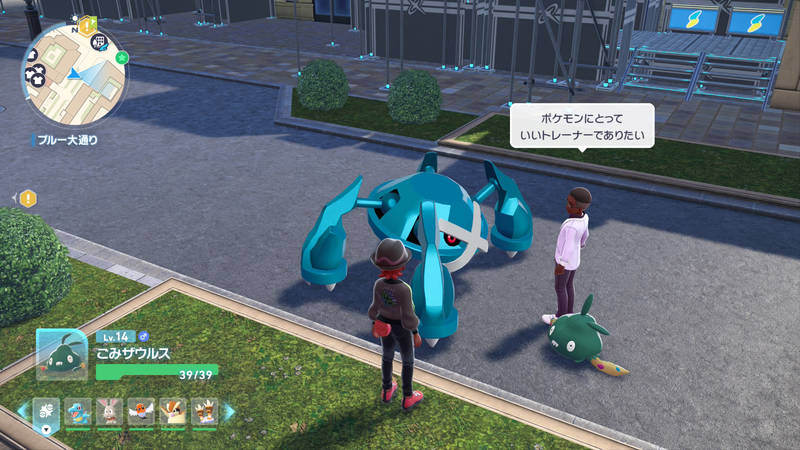The height and width of the screenshot is (450, 800).
Task: Select the yellow exclamation quest marker on minimap
Action: (87, 23)
